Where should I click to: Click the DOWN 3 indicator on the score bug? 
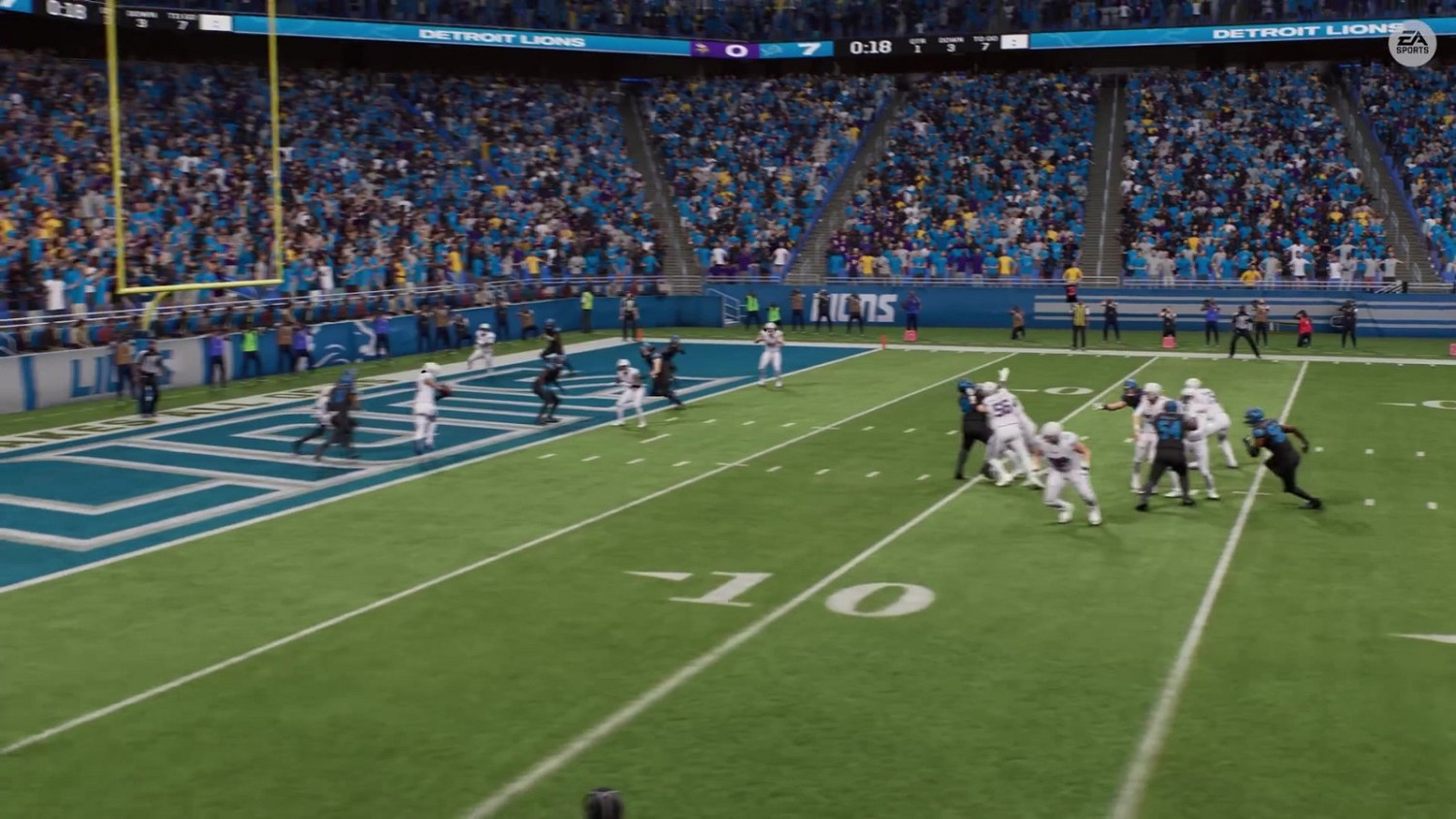coord(952,43)
